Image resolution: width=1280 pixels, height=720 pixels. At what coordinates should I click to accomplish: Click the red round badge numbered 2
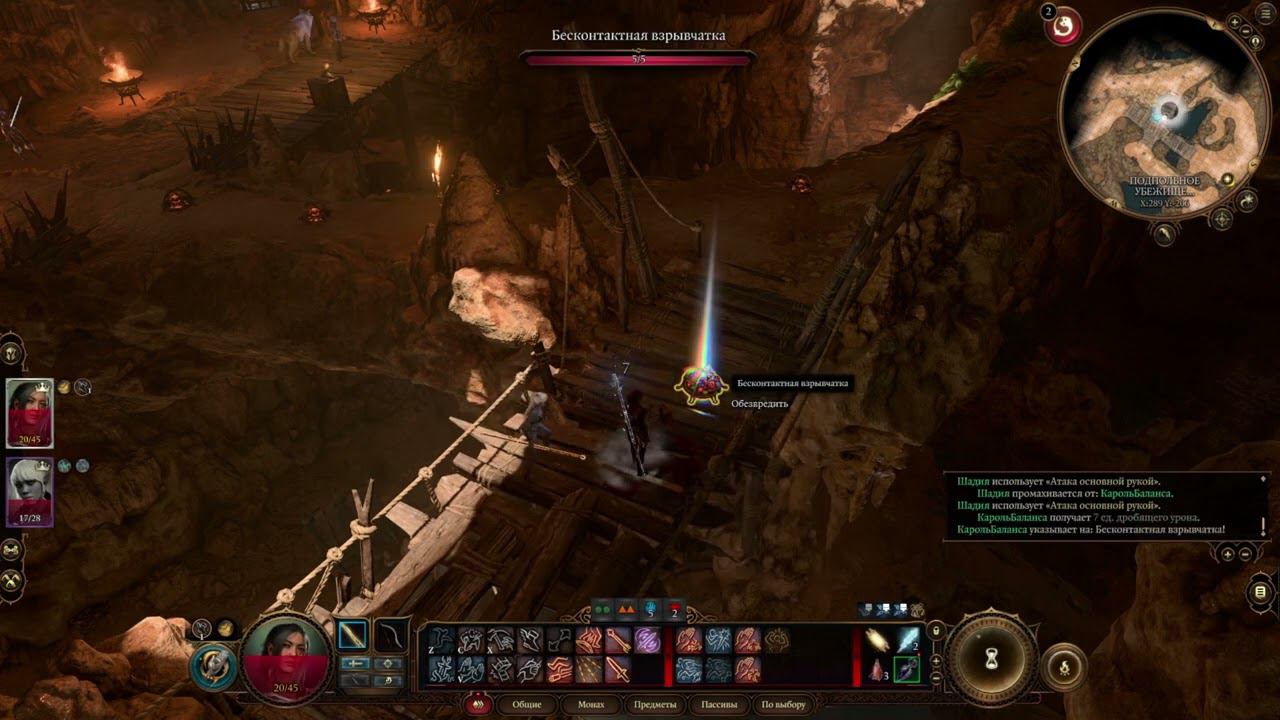click(1063, 26)
